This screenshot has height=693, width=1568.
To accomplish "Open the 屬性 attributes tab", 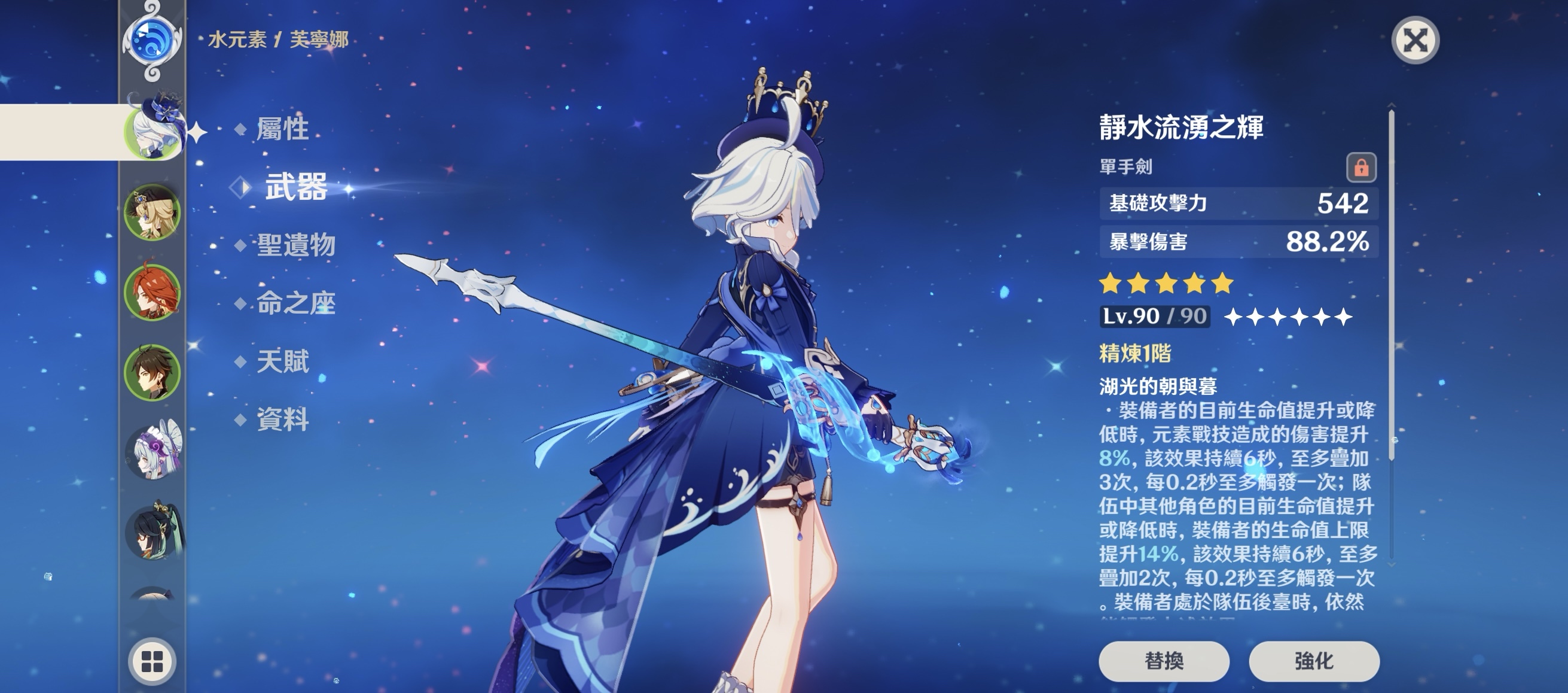I will 282,129.
